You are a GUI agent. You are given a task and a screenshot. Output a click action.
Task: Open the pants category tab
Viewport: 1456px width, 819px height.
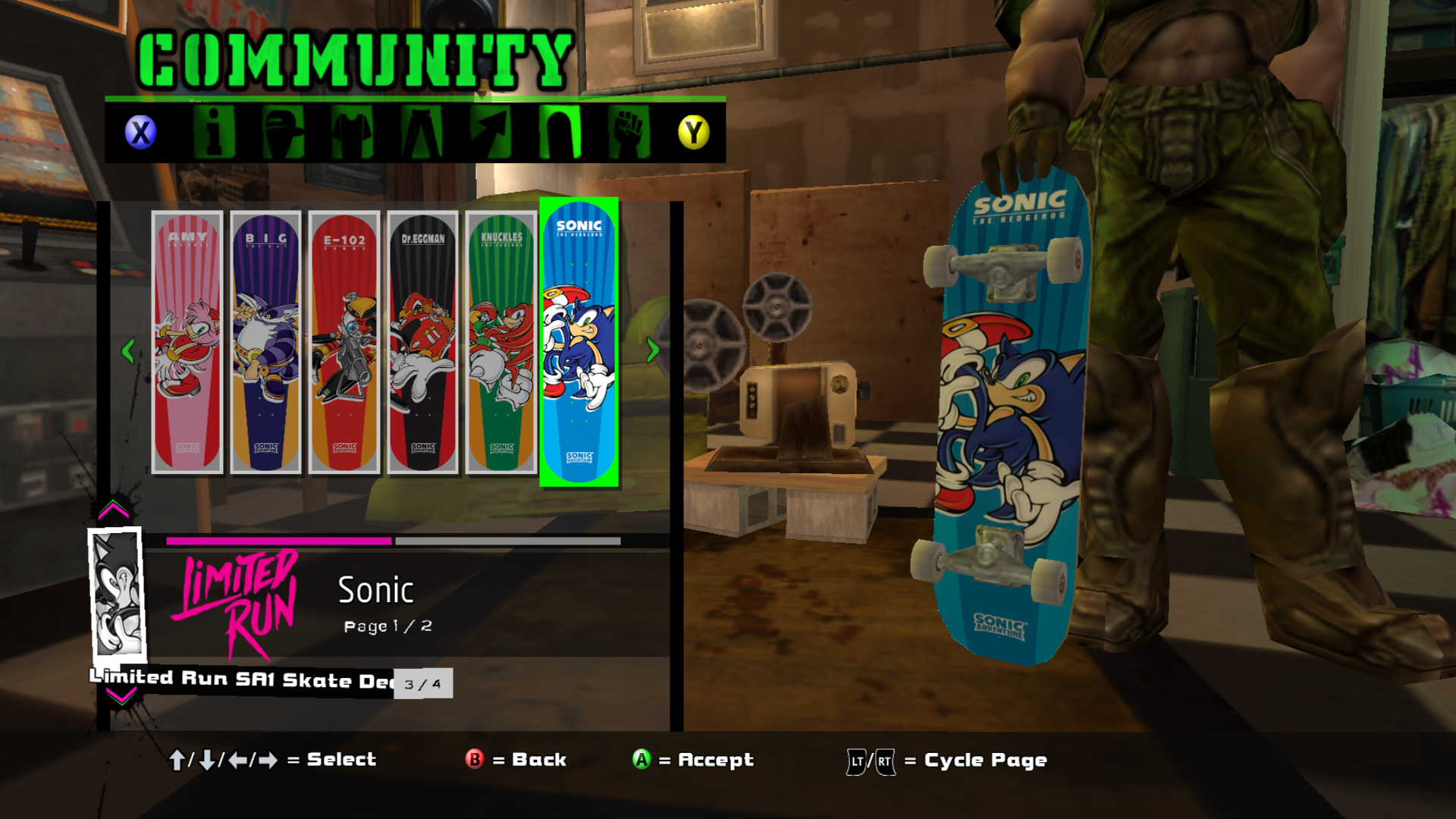click(x=422, y=132)
